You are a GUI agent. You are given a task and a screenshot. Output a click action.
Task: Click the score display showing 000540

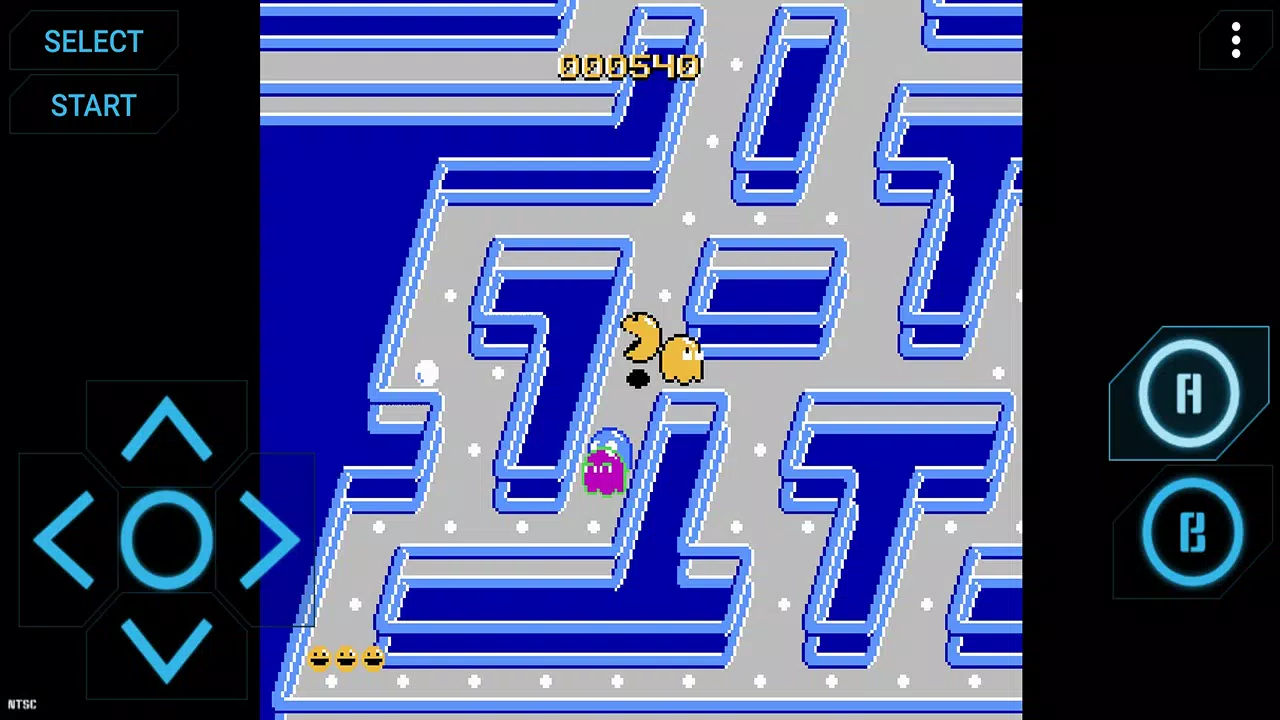[x=629, y=66]
